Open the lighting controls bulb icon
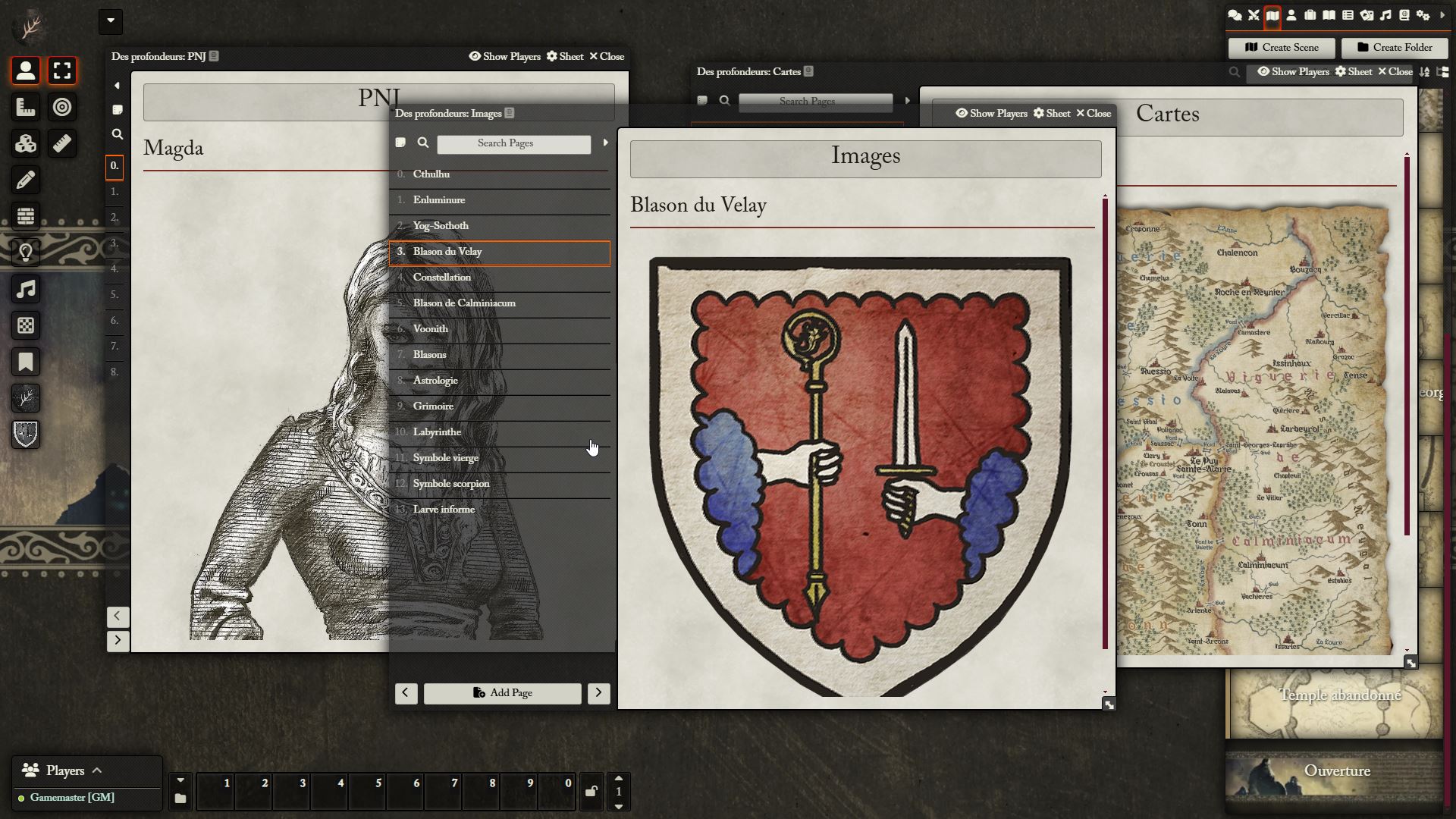The image size is (1456, 819). click(26, 253)
